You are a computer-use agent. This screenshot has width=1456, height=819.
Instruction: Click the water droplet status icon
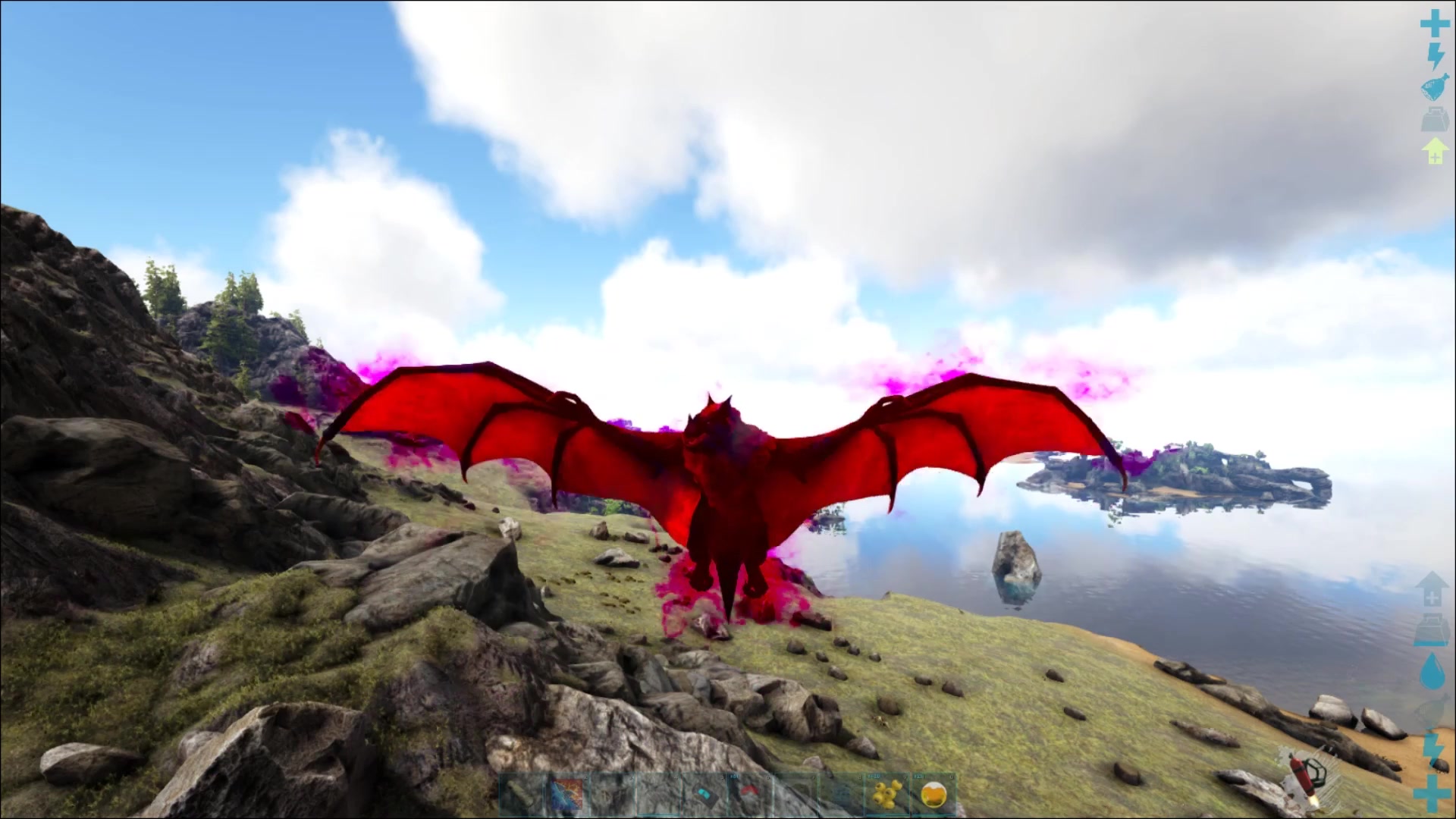tap(1432, 670)
